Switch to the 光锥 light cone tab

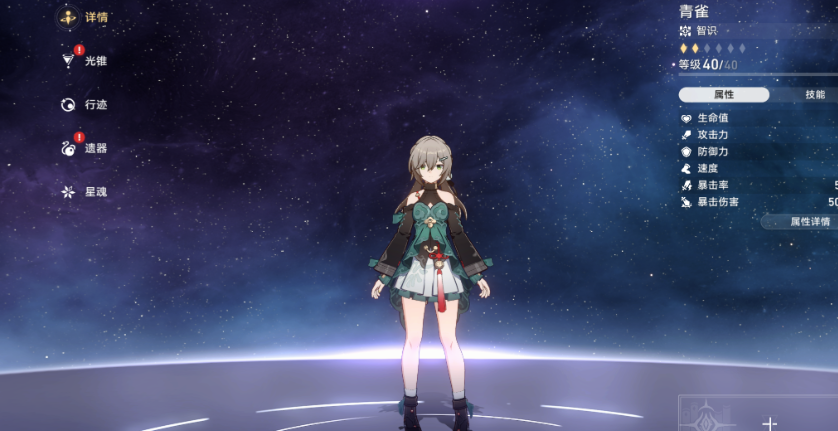[x=83, y=61]
